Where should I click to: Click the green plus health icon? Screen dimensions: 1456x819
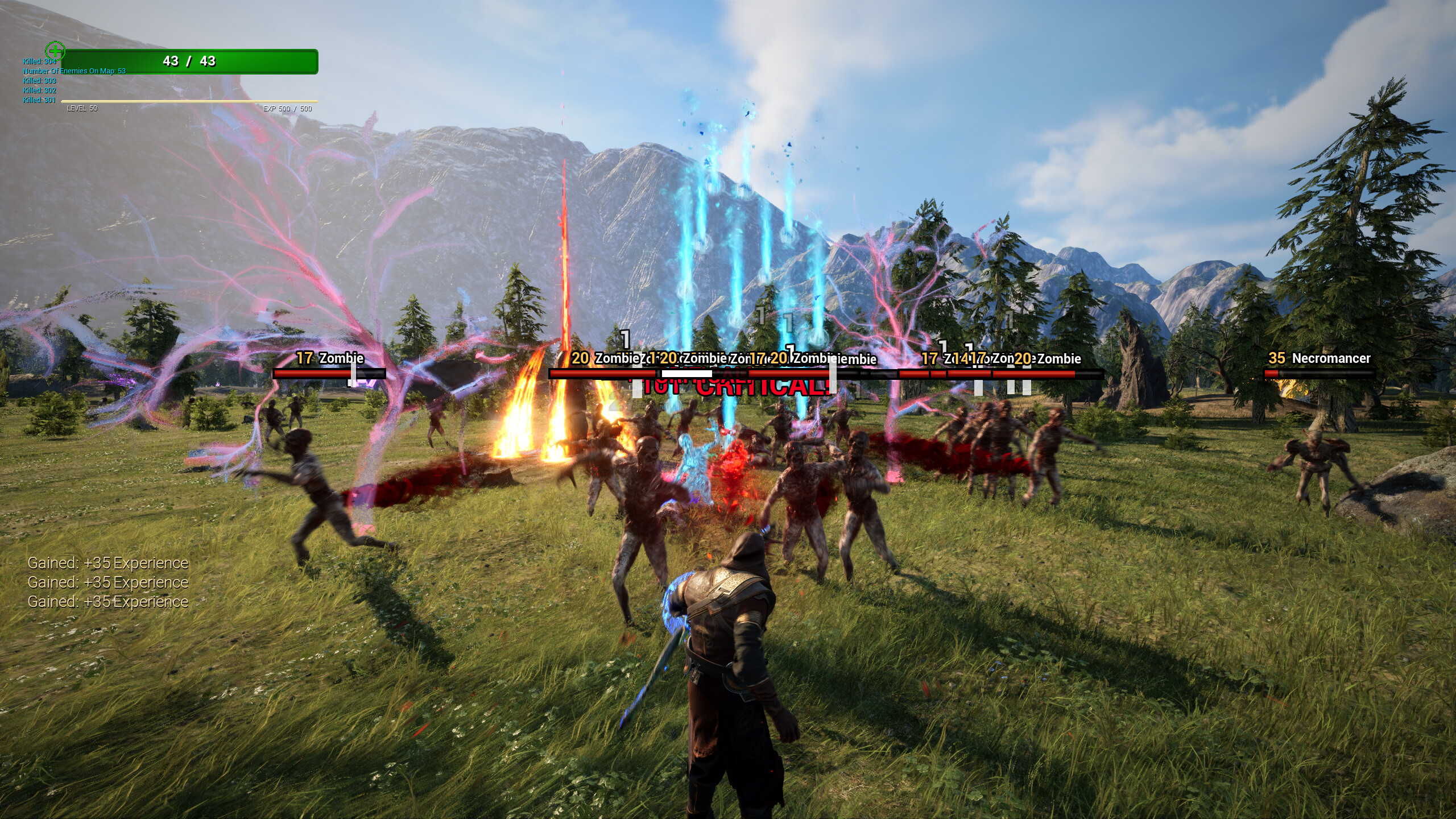[x=55, y=51]
